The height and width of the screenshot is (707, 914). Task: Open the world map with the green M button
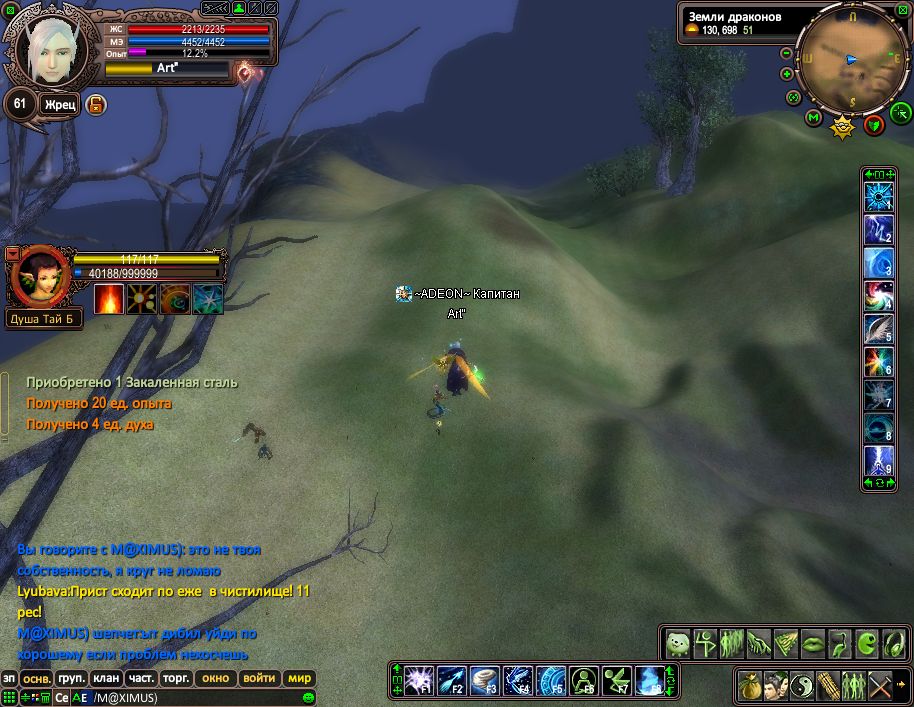[813, 118]
